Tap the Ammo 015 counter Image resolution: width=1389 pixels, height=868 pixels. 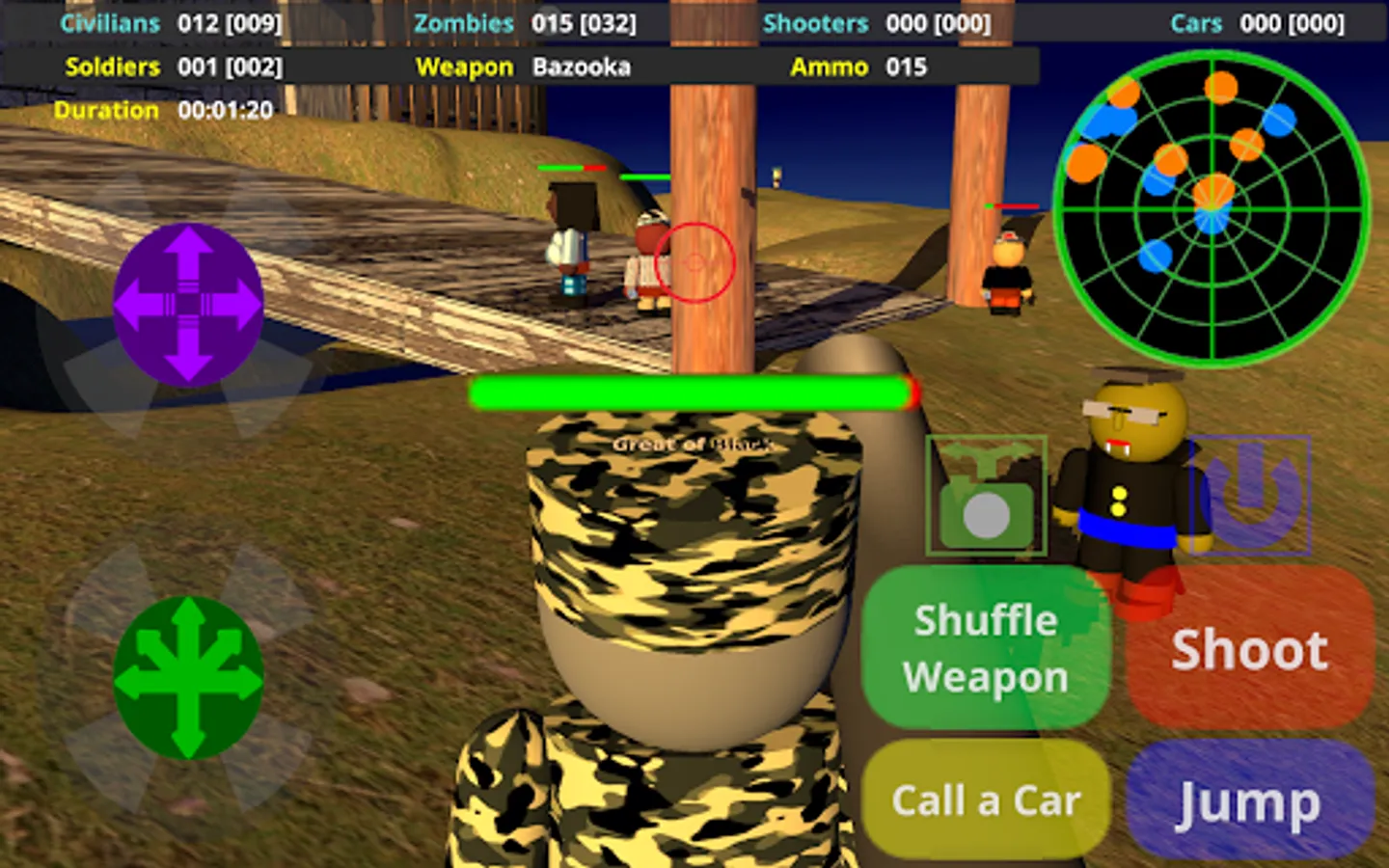point(858,68)
